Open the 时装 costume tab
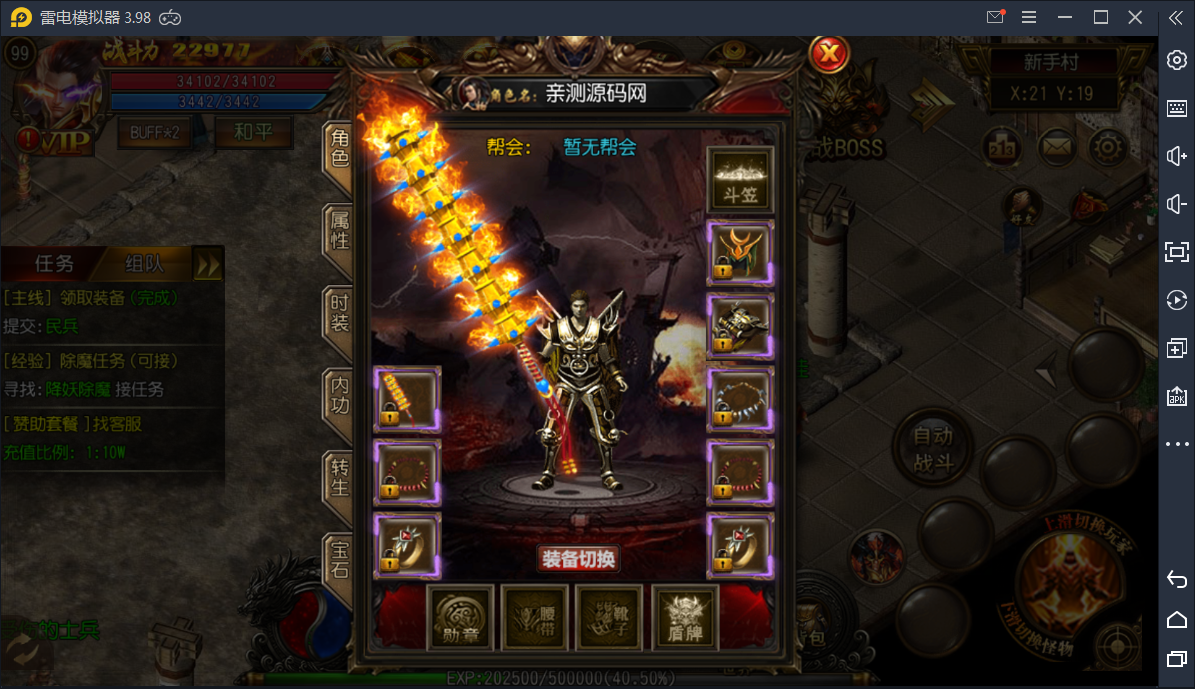 coord(340,314)
